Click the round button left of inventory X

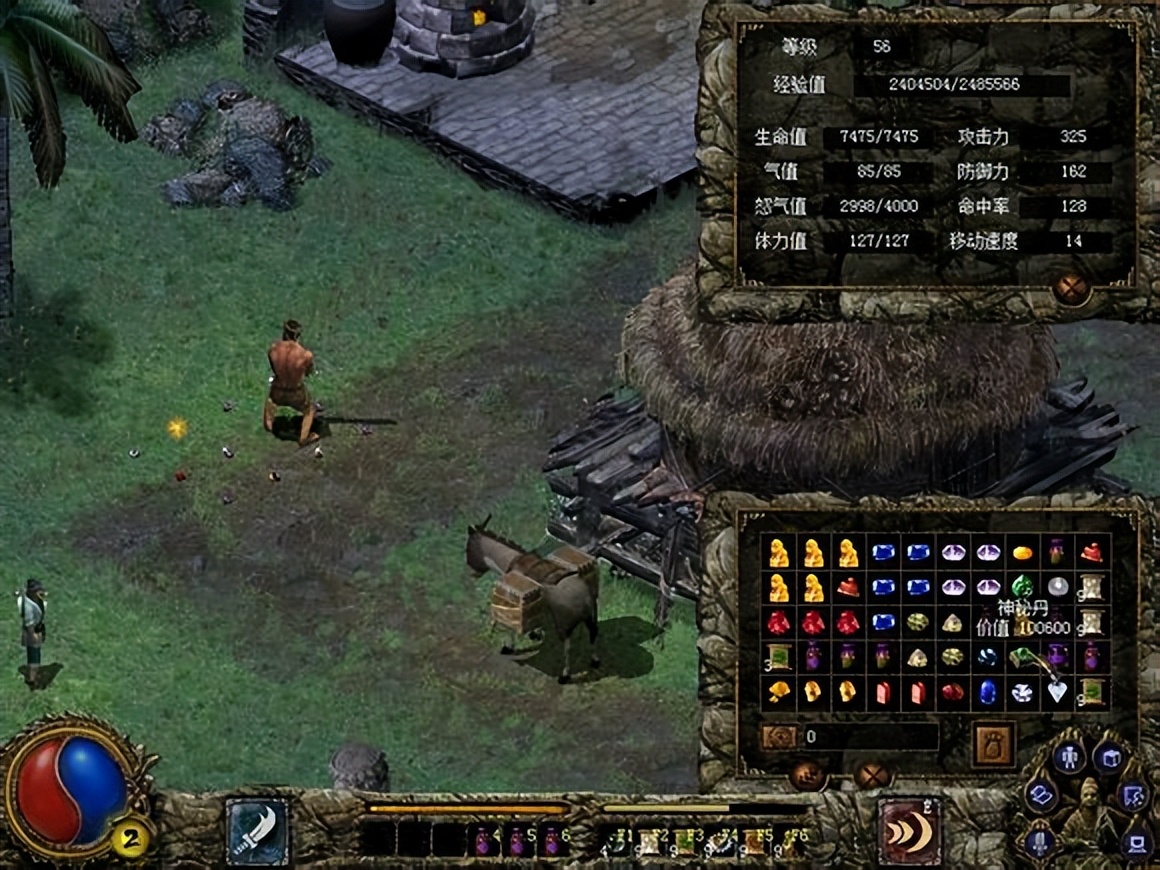tap(807, 774)
